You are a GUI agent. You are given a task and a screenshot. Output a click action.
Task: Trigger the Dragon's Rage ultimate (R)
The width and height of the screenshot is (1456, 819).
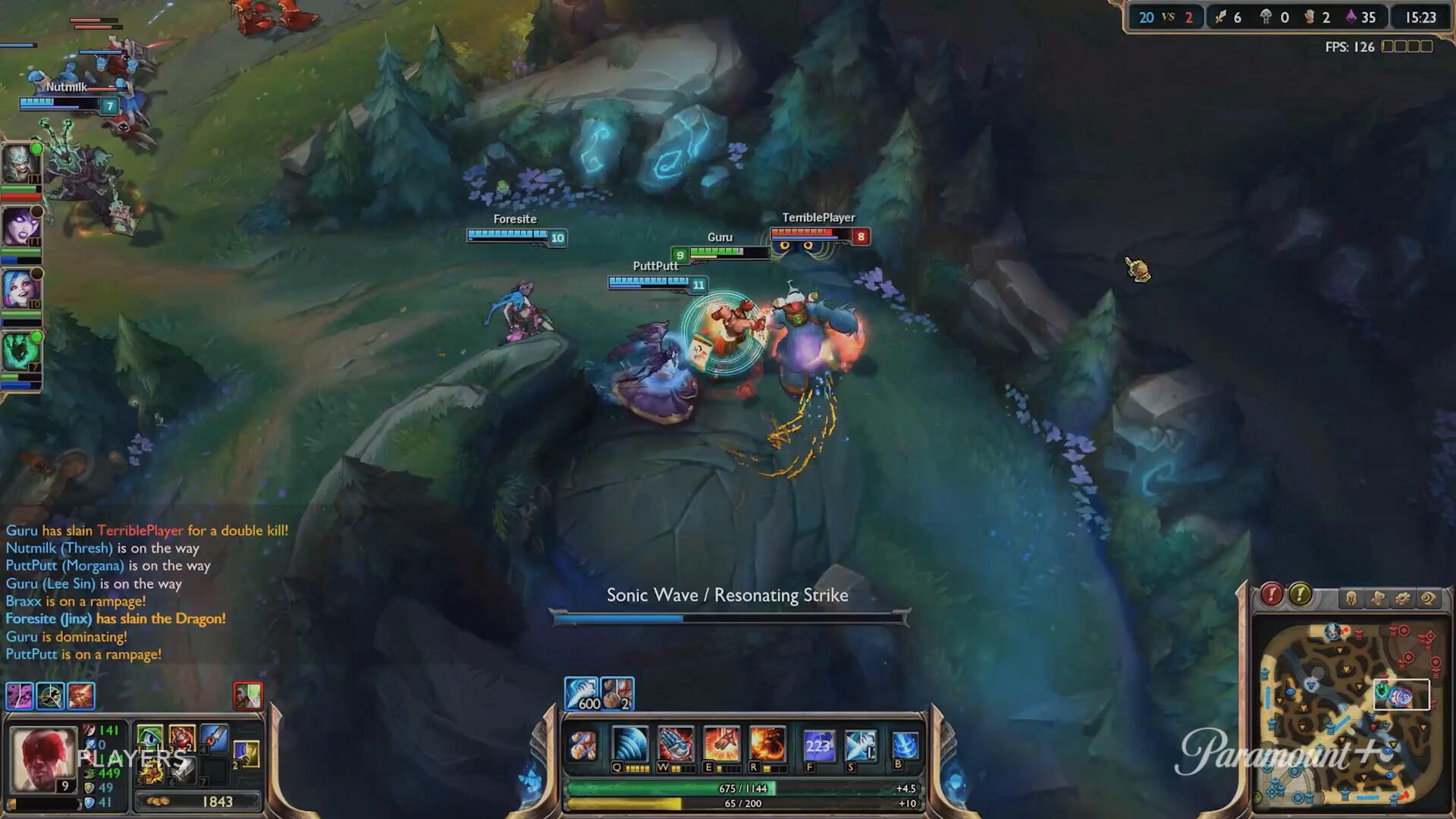767,744
